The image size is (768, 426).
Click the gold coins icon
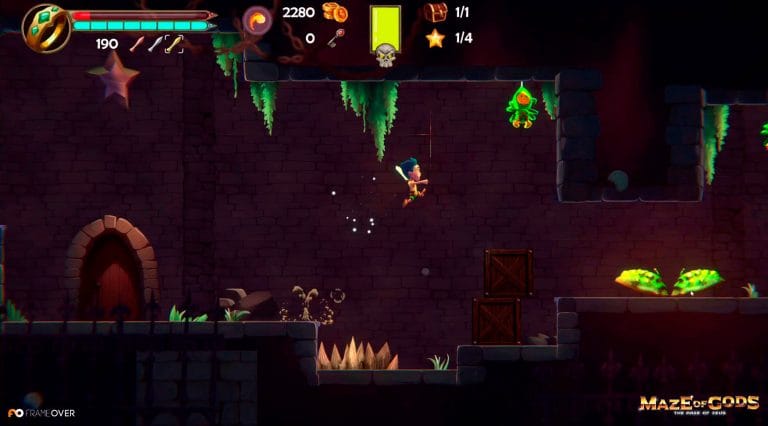tap(334, 13)
